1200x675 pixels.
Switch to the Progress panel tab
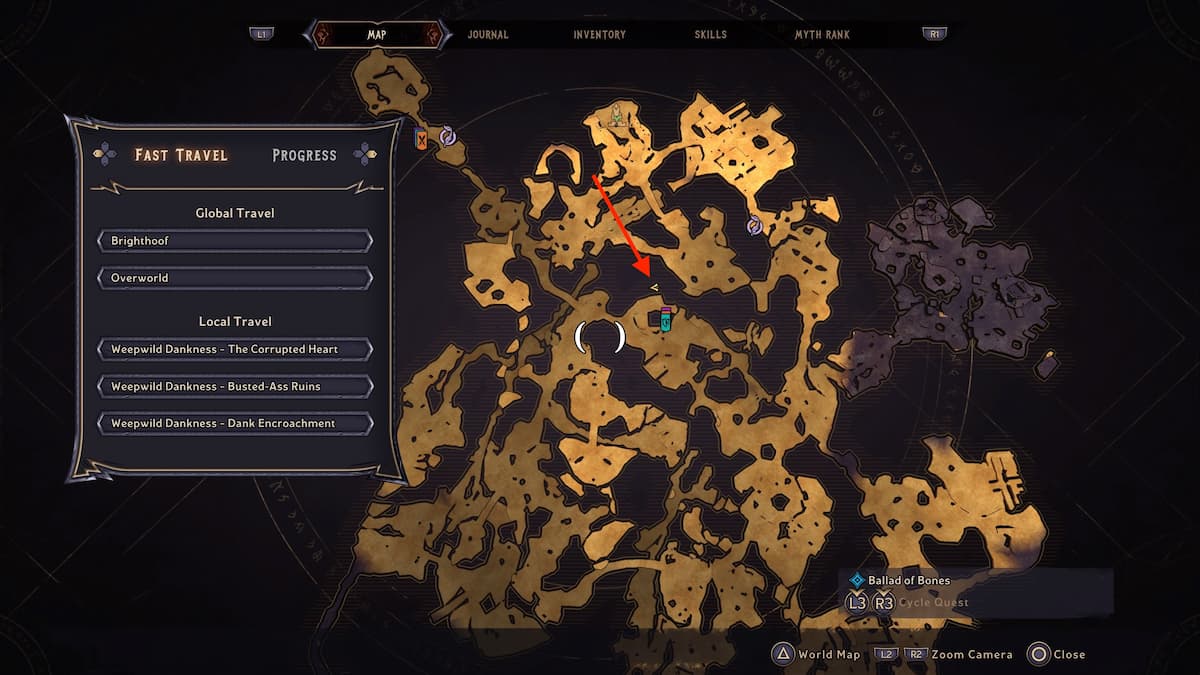[304, 155]
